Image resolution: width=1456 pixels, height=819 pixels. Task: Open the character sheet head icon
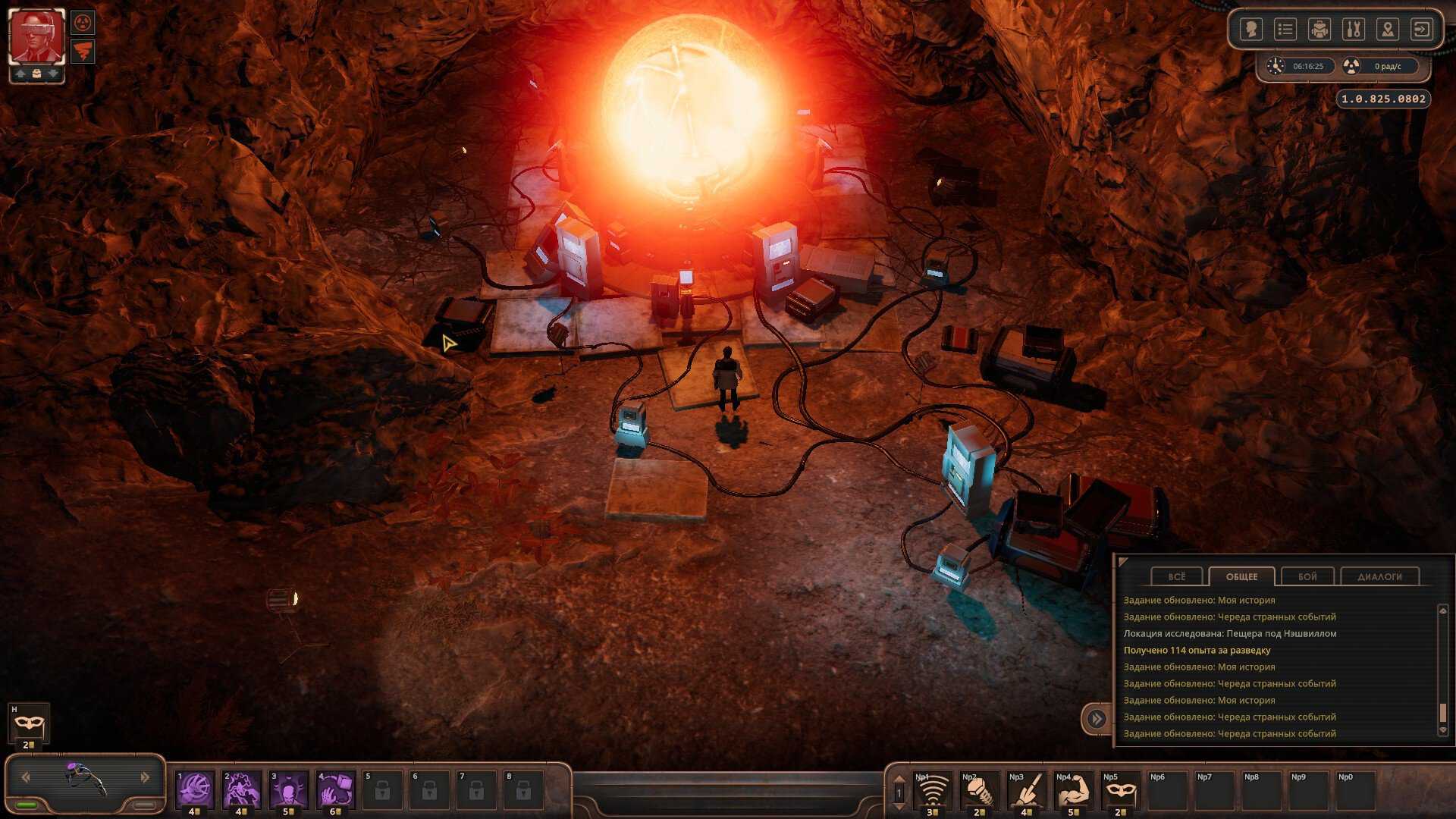(x=1250, y=30)
